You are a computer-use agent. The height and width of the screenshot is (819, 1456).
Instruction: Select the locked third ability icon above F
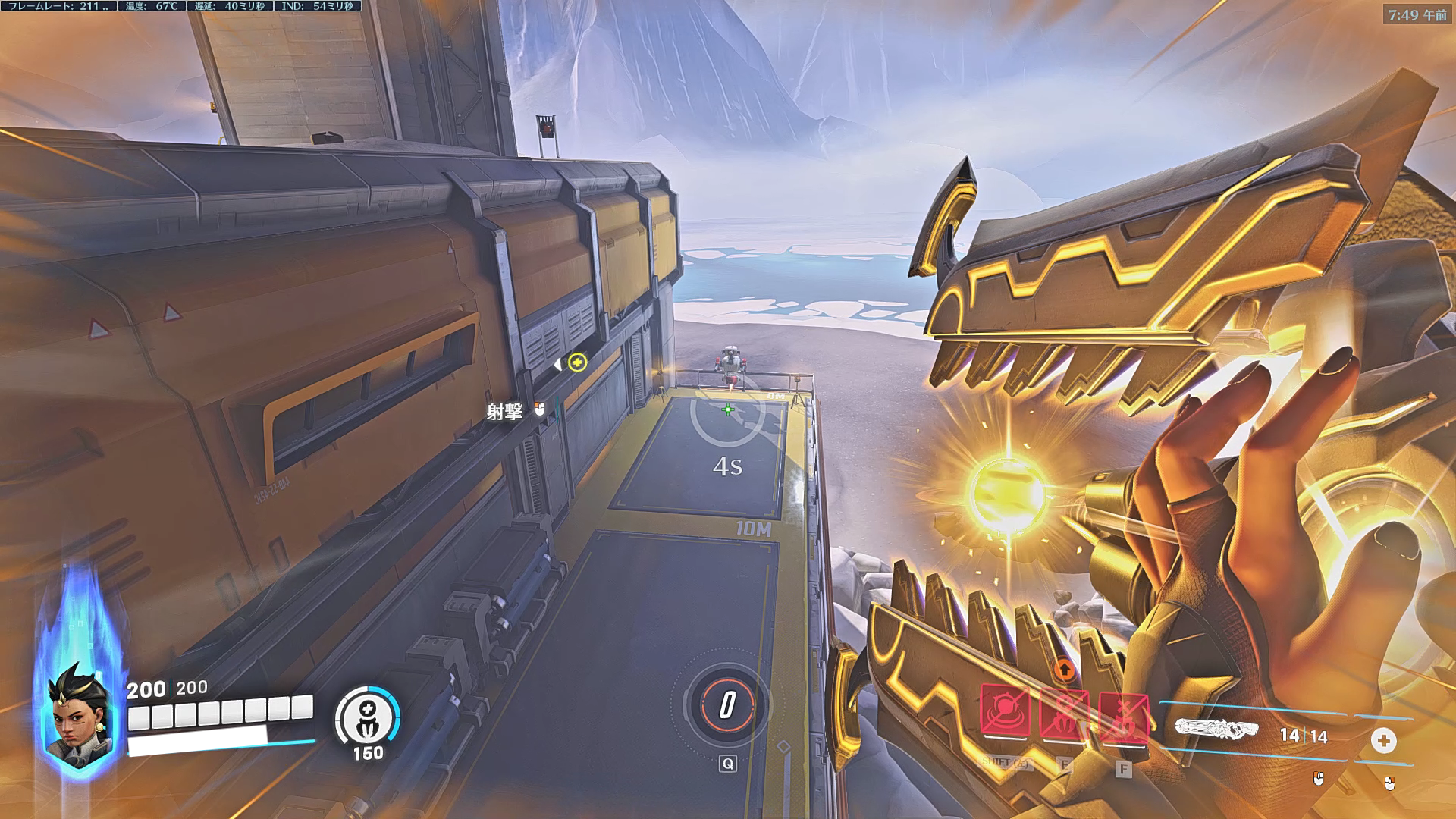point(1123,717)
